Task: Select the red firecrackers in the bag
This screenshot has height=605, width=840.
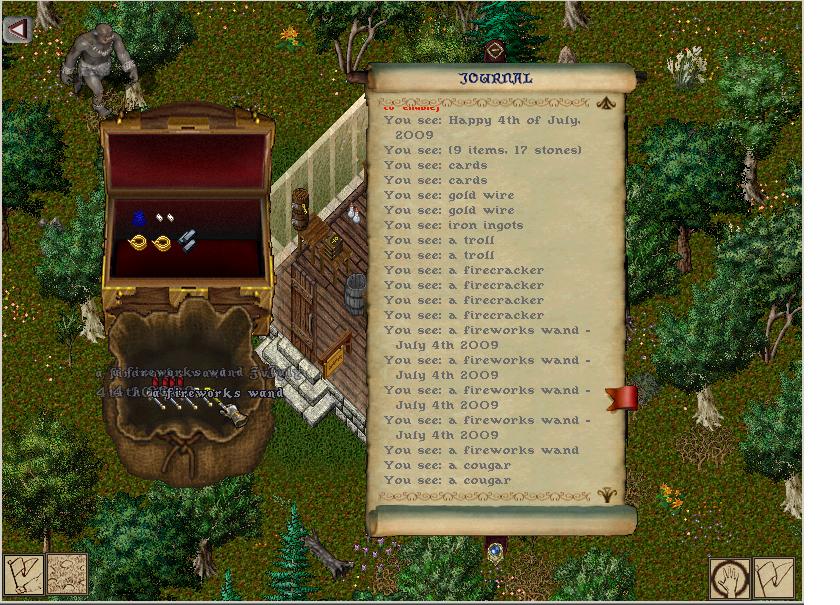Action: 165,382
